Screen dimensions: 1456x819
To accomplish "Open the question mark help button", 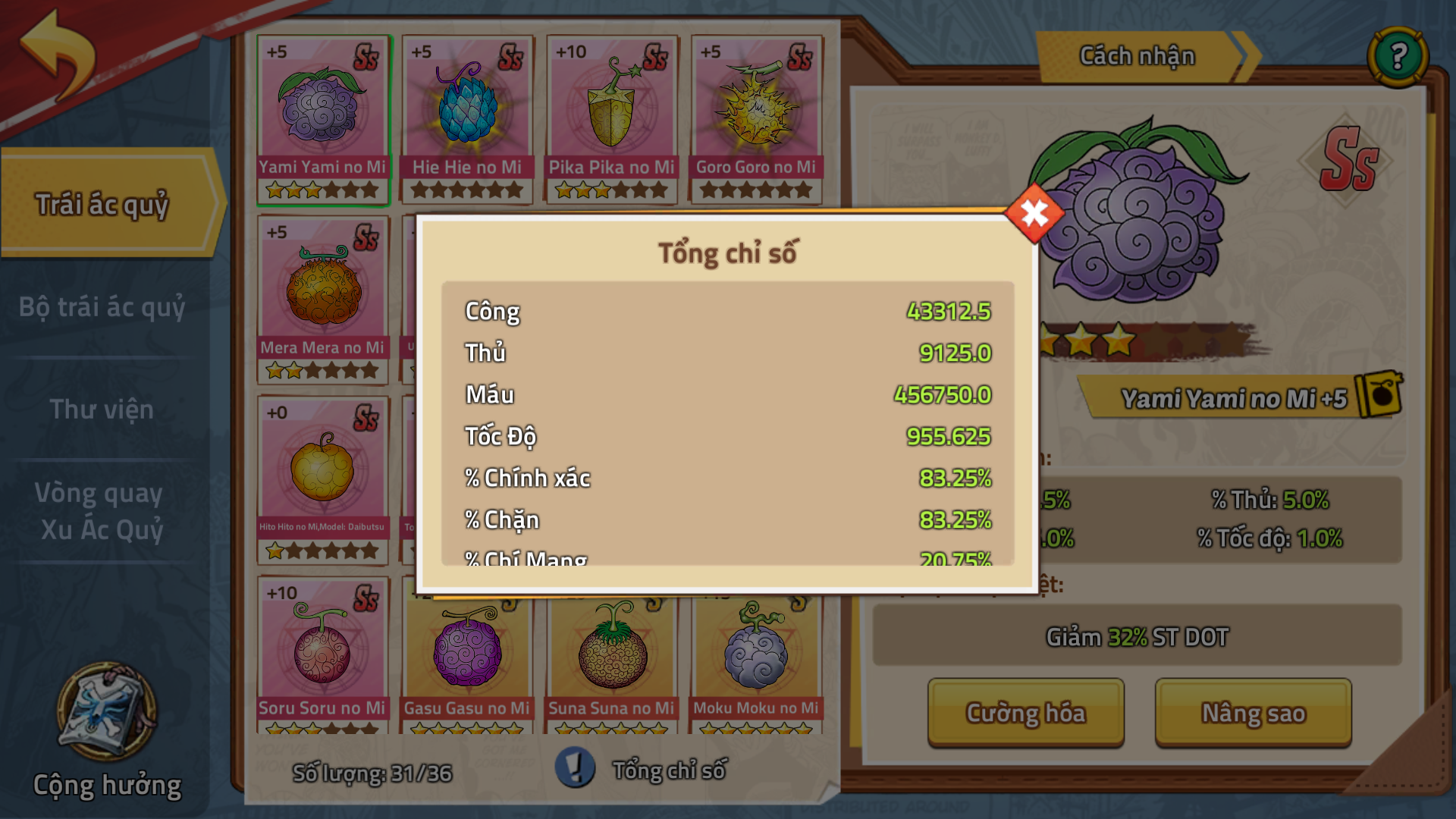I will tap(1398, 56).
